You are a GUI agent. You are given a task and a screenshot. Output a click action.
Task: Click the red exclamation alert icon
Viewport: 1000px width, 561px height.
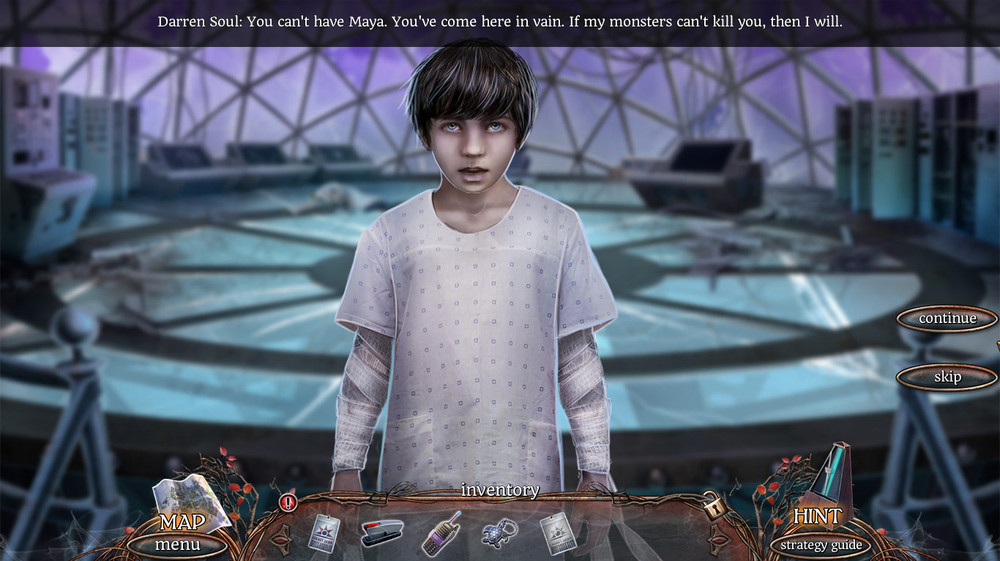click(x=289, y=501)
